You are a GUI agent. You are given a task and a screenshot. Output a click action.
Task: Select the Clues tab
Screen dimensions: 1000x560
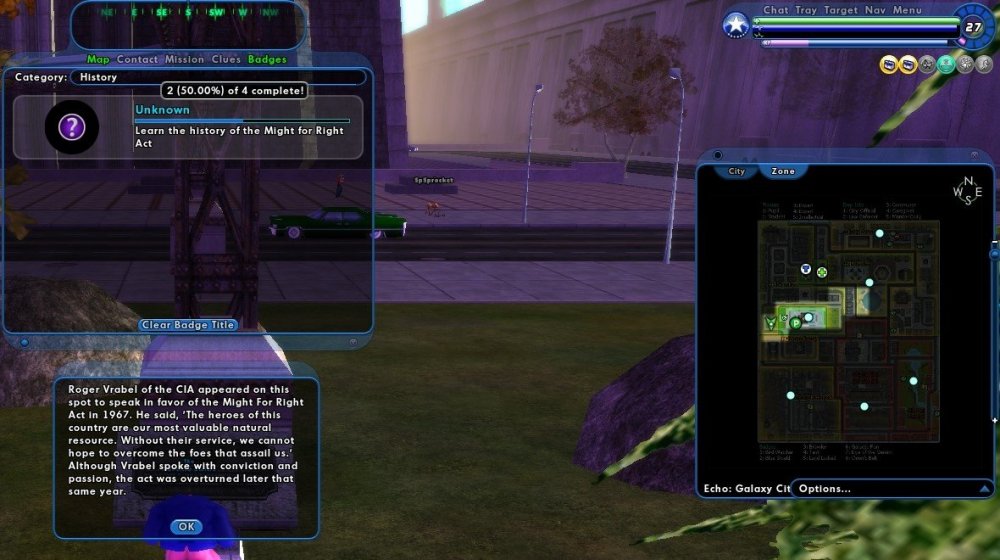[x=226, y=59]
